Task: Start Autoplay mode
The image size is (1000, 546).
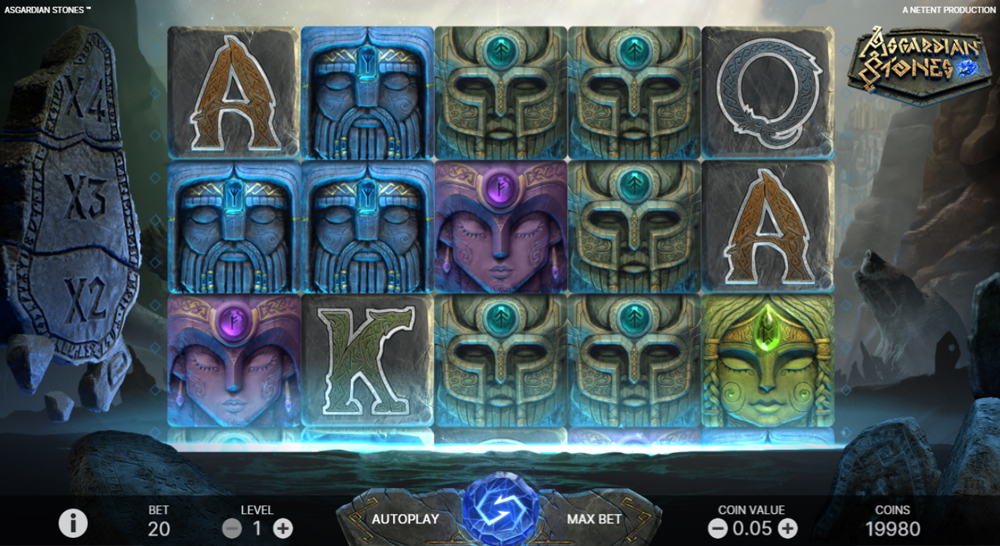Action: tap(405, 519)
